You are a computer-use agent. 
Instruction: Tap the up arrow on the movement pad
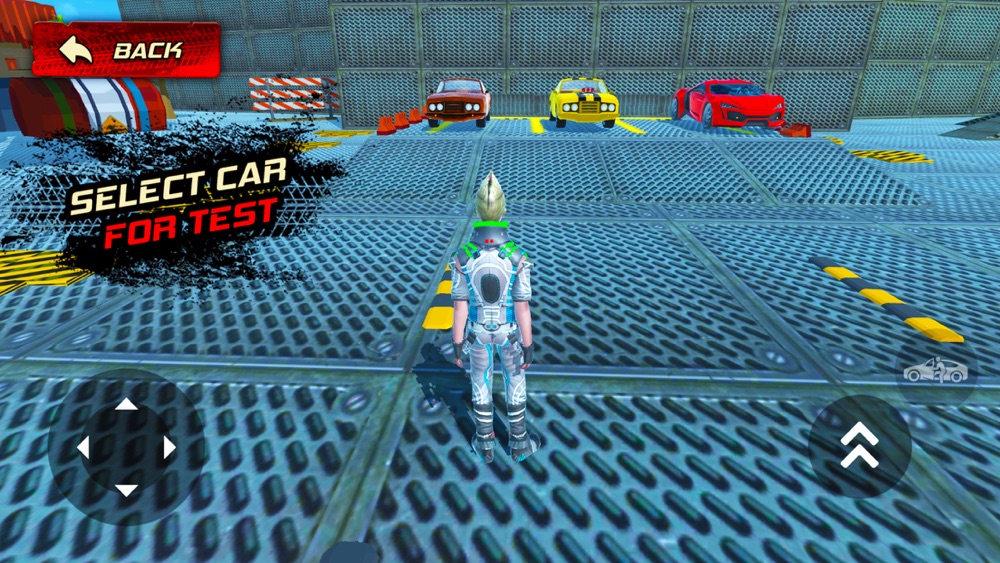point(126,405)
